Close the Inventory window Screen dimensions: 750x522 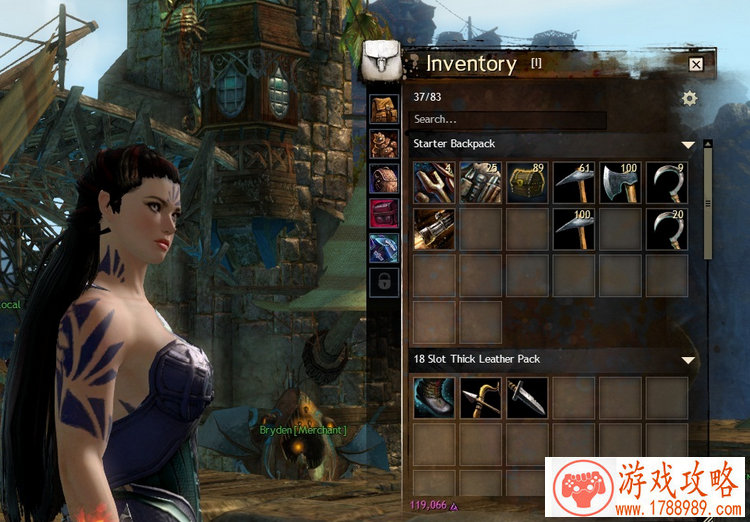(696, 64)
